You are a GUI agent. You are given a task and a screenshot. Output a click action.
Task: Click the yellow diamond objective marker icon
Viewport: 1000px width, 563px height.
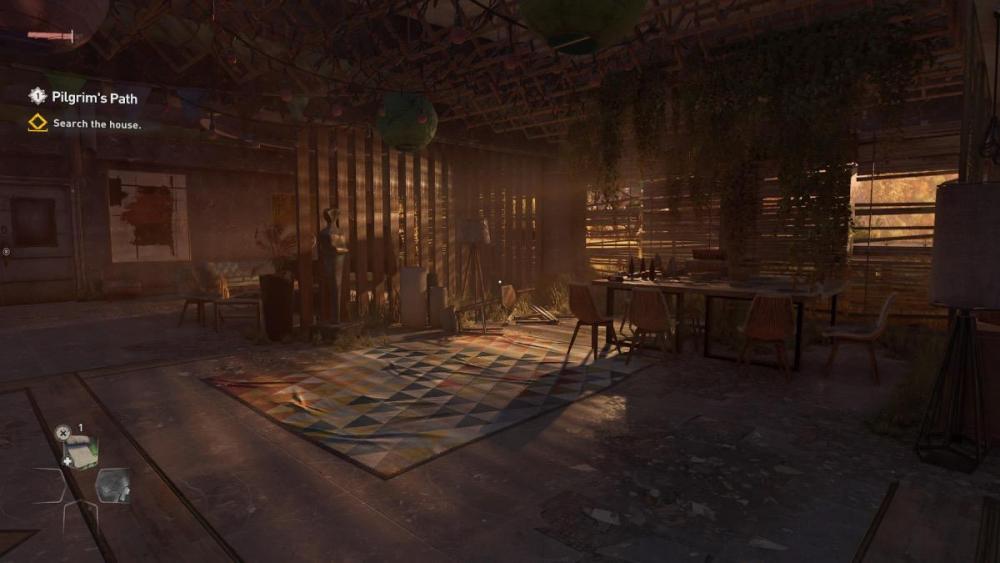pyautogui.click(x=37, y=123)
